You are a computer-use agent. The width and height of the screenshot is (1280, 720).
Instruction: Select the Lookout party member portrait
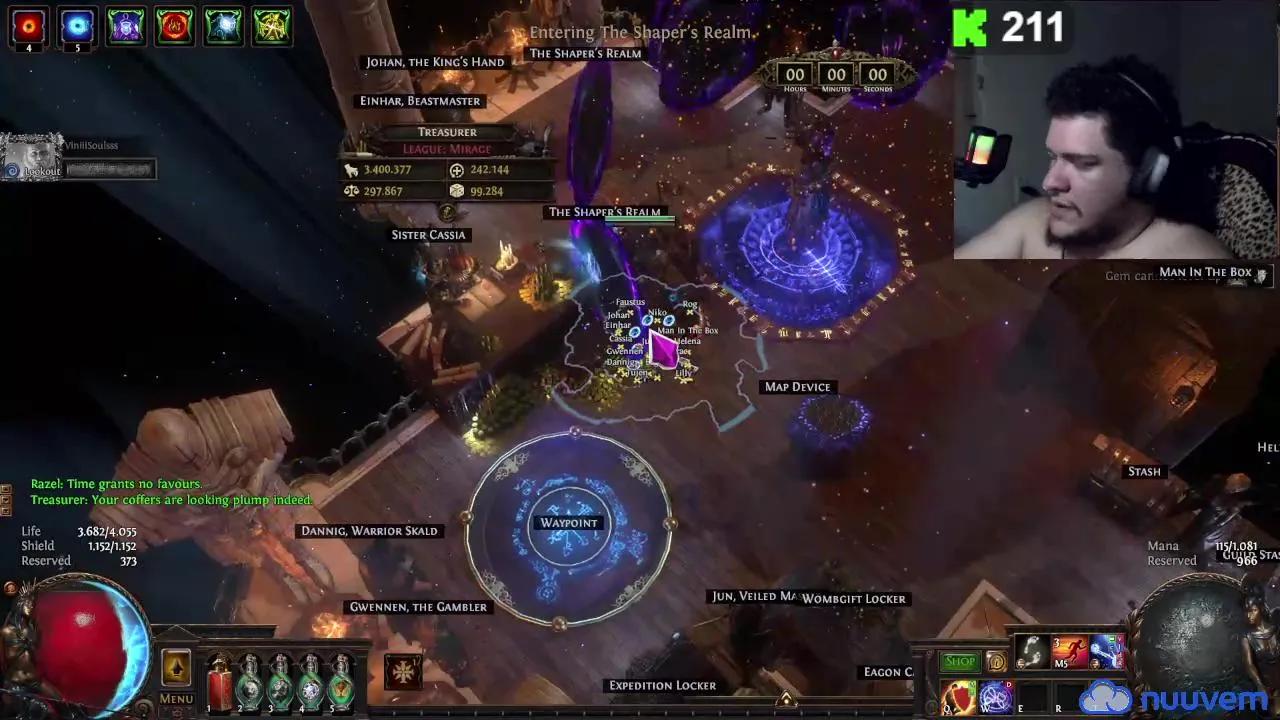point(32,157)
